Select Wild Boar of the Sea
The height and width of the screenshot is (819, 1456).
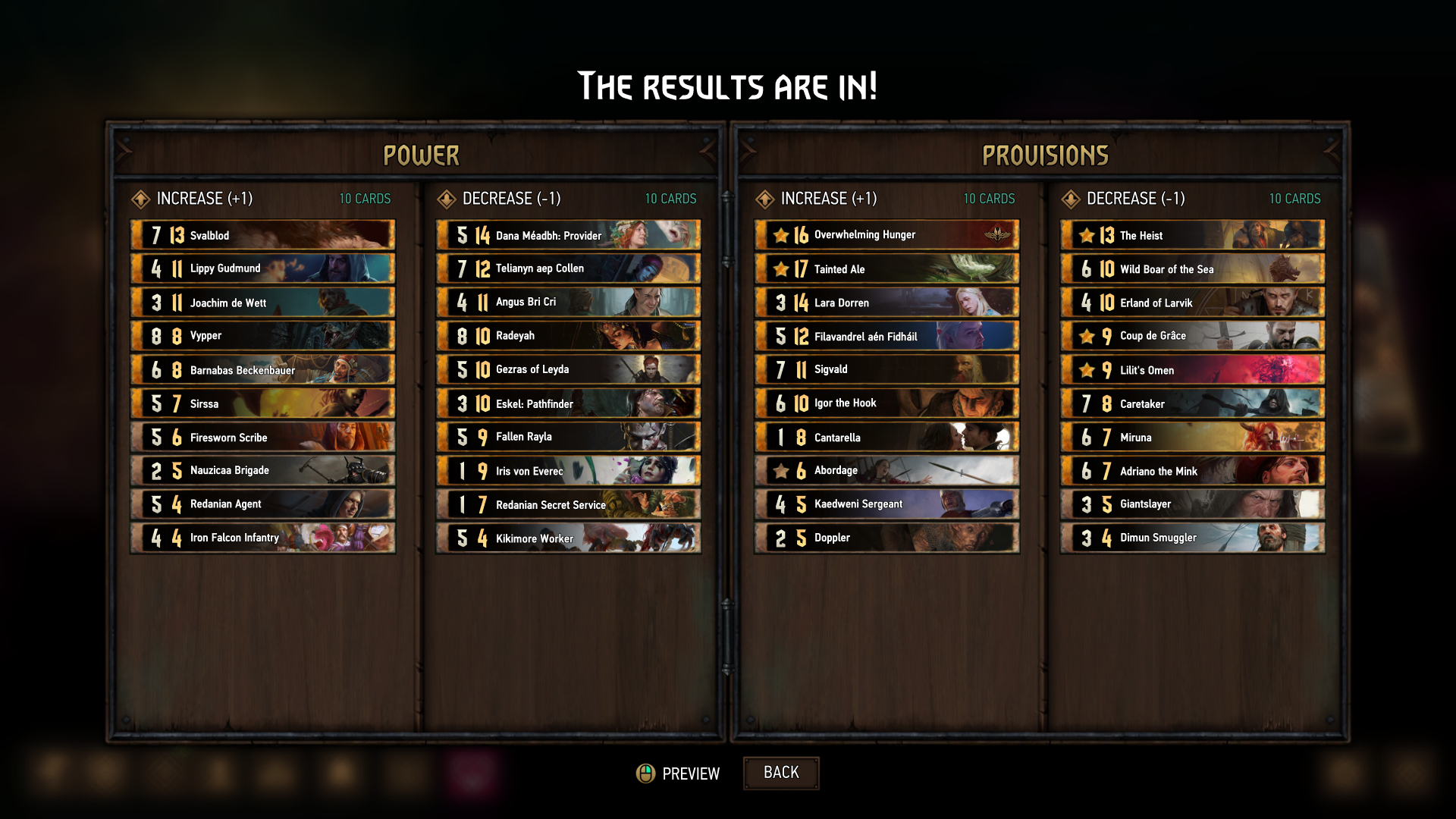tap(1192, 269)
